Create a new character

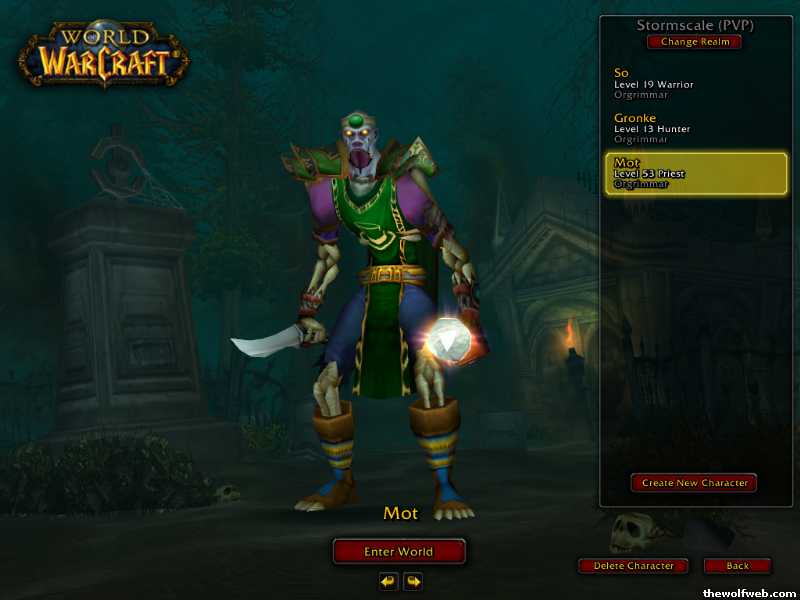[694, 483]
